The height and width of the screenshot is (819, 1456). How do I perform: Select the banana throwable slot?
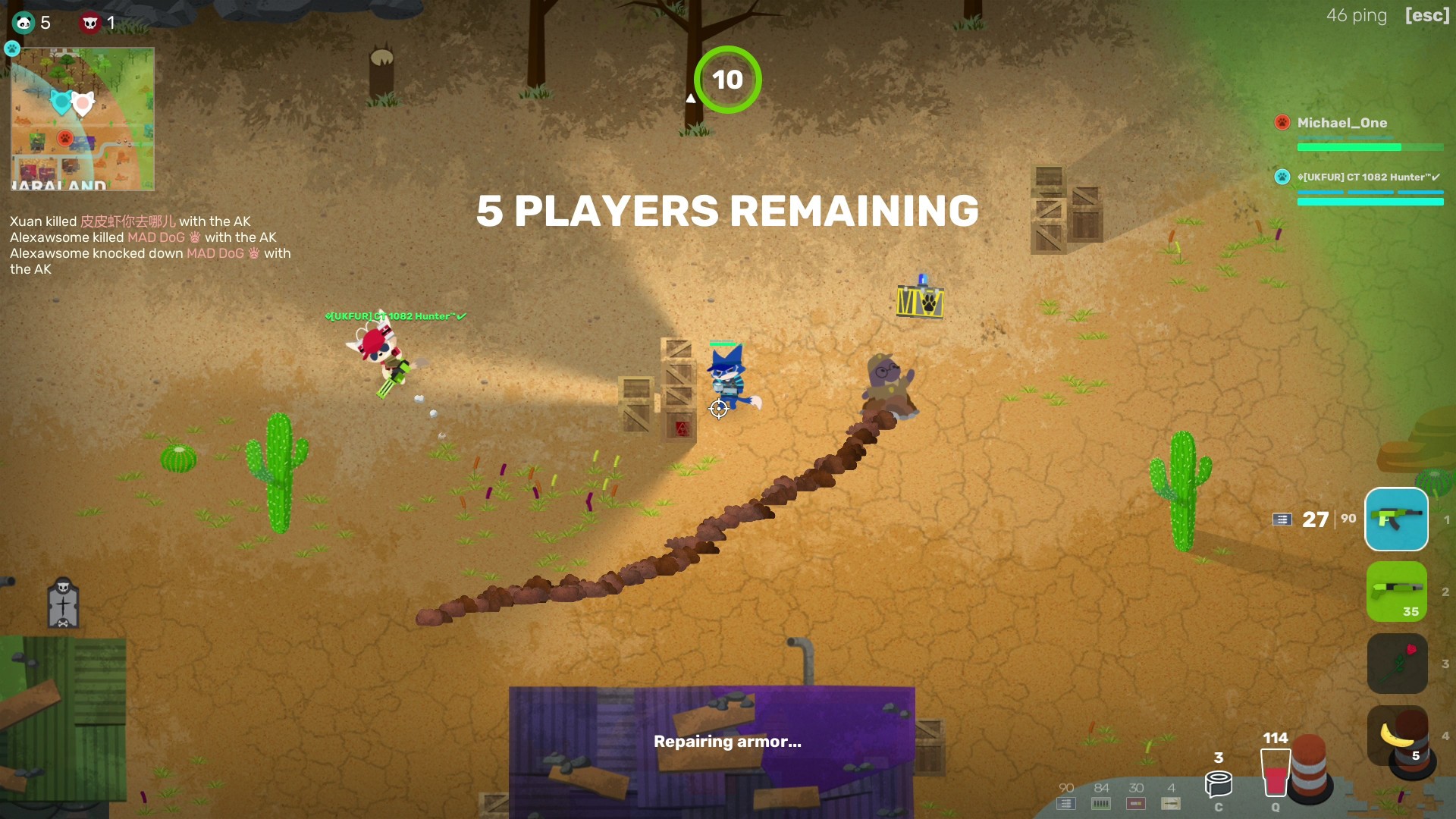tap(1397, 736)
